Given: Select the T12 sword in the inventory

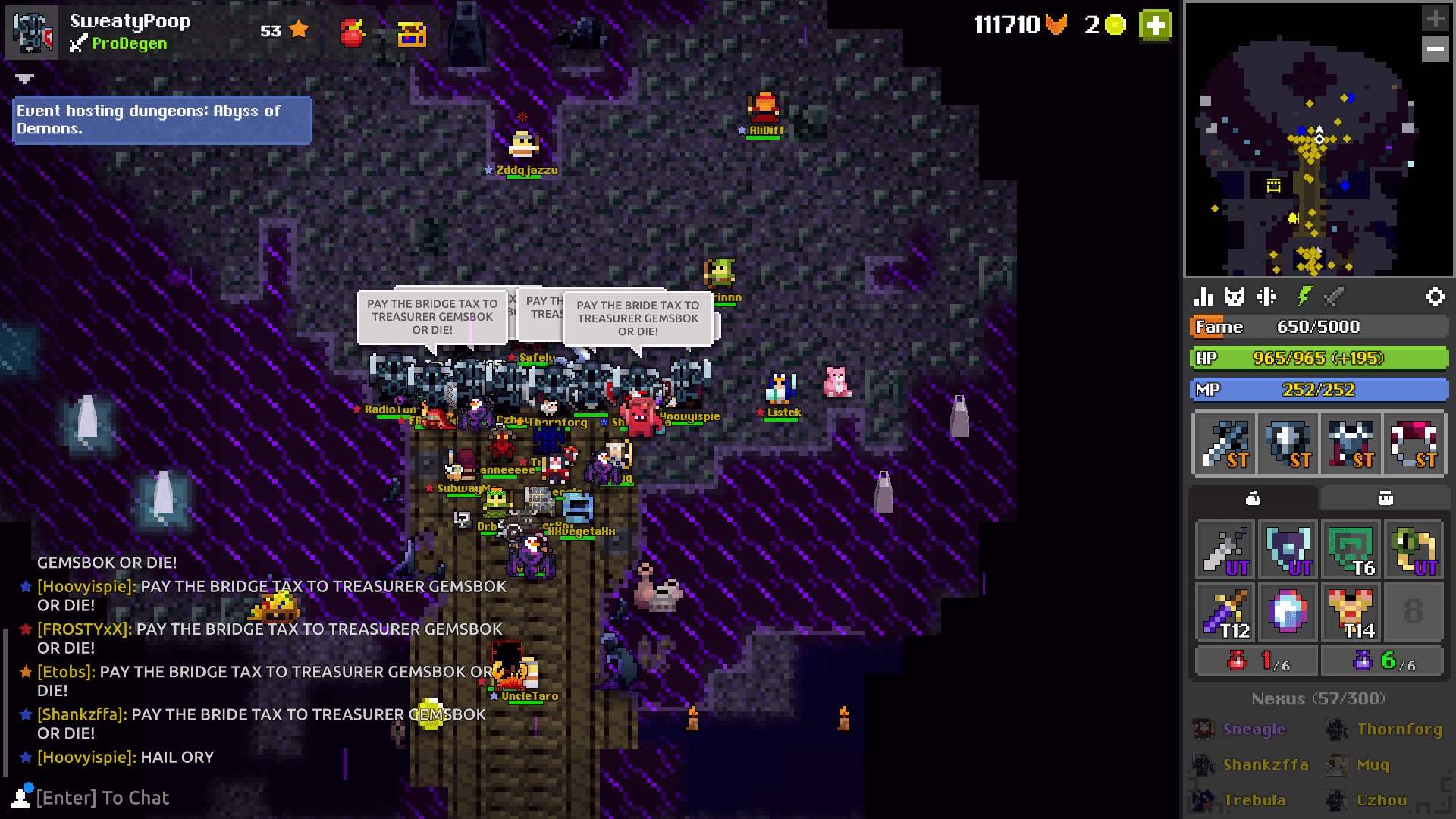Looking at the screenshot, I should [x=1225, y=612].
